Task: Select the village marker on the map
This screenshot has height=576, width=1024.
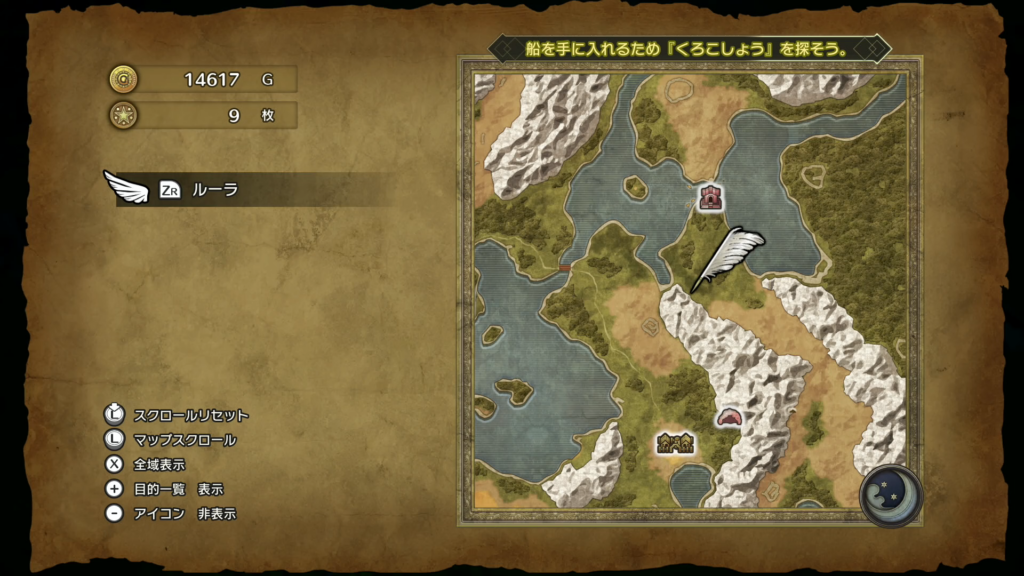Action: pyautogui.click(x=676, y=442)
